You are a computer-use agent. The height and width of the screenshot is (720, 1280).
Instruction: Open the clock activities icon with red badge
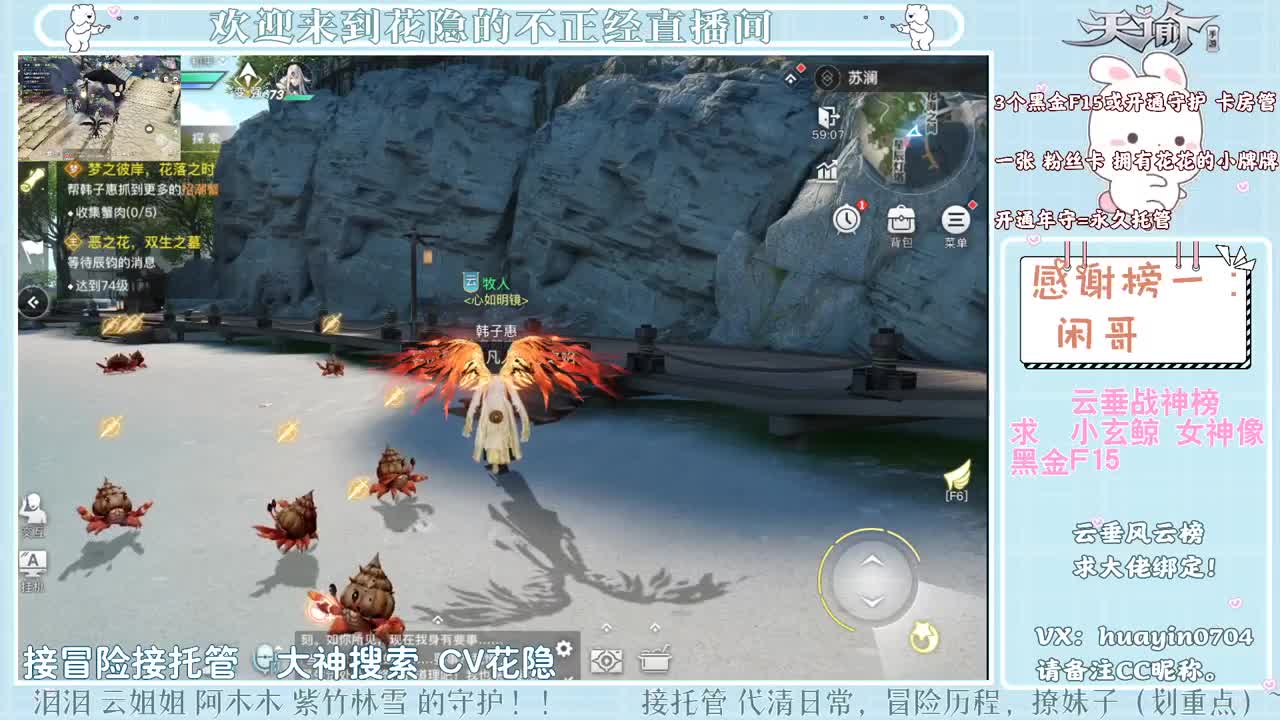click(x=847, y=218)
